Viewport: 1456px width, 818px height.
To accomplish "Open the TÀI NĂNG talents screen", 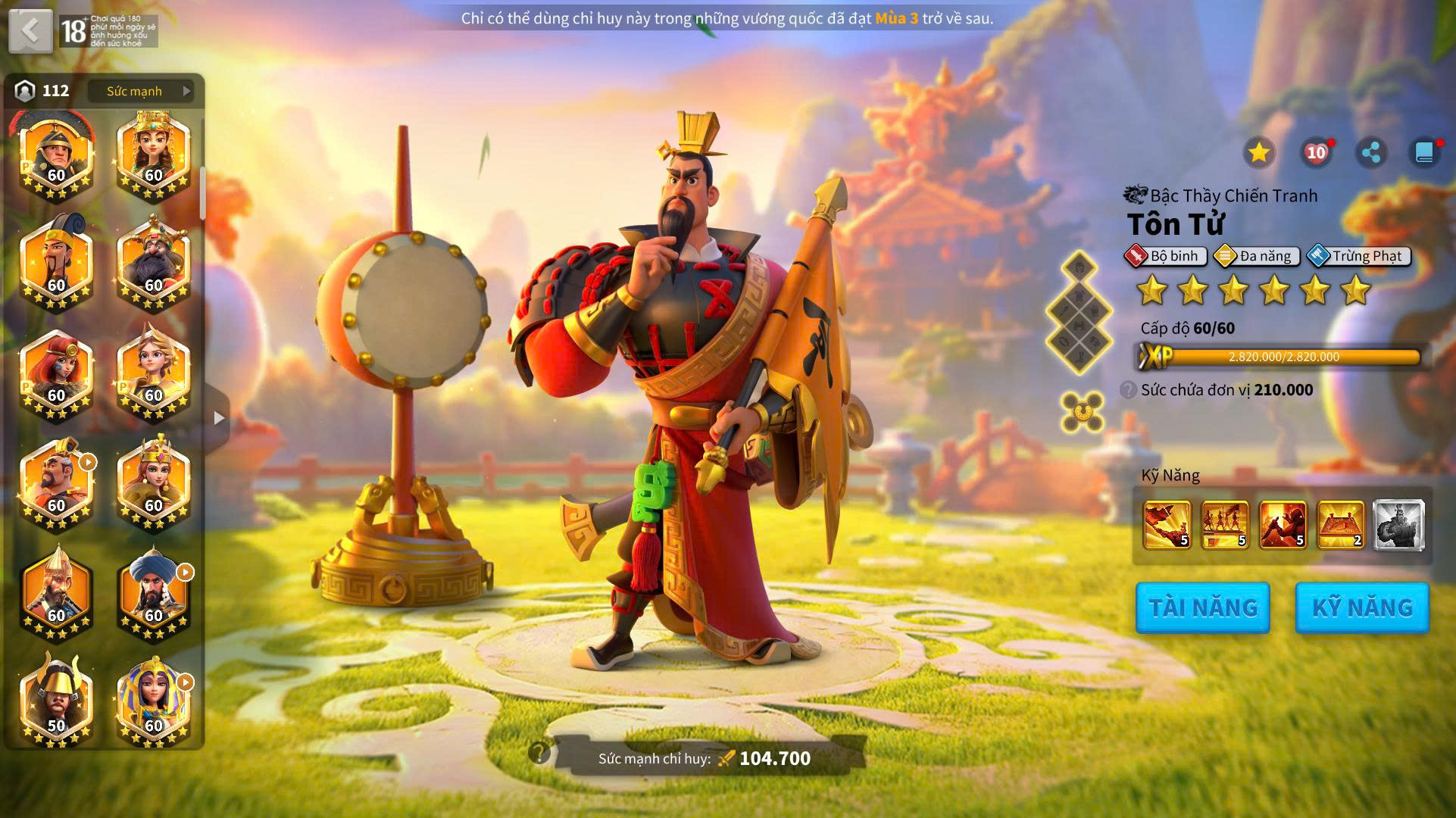I will pos(1202,607).
